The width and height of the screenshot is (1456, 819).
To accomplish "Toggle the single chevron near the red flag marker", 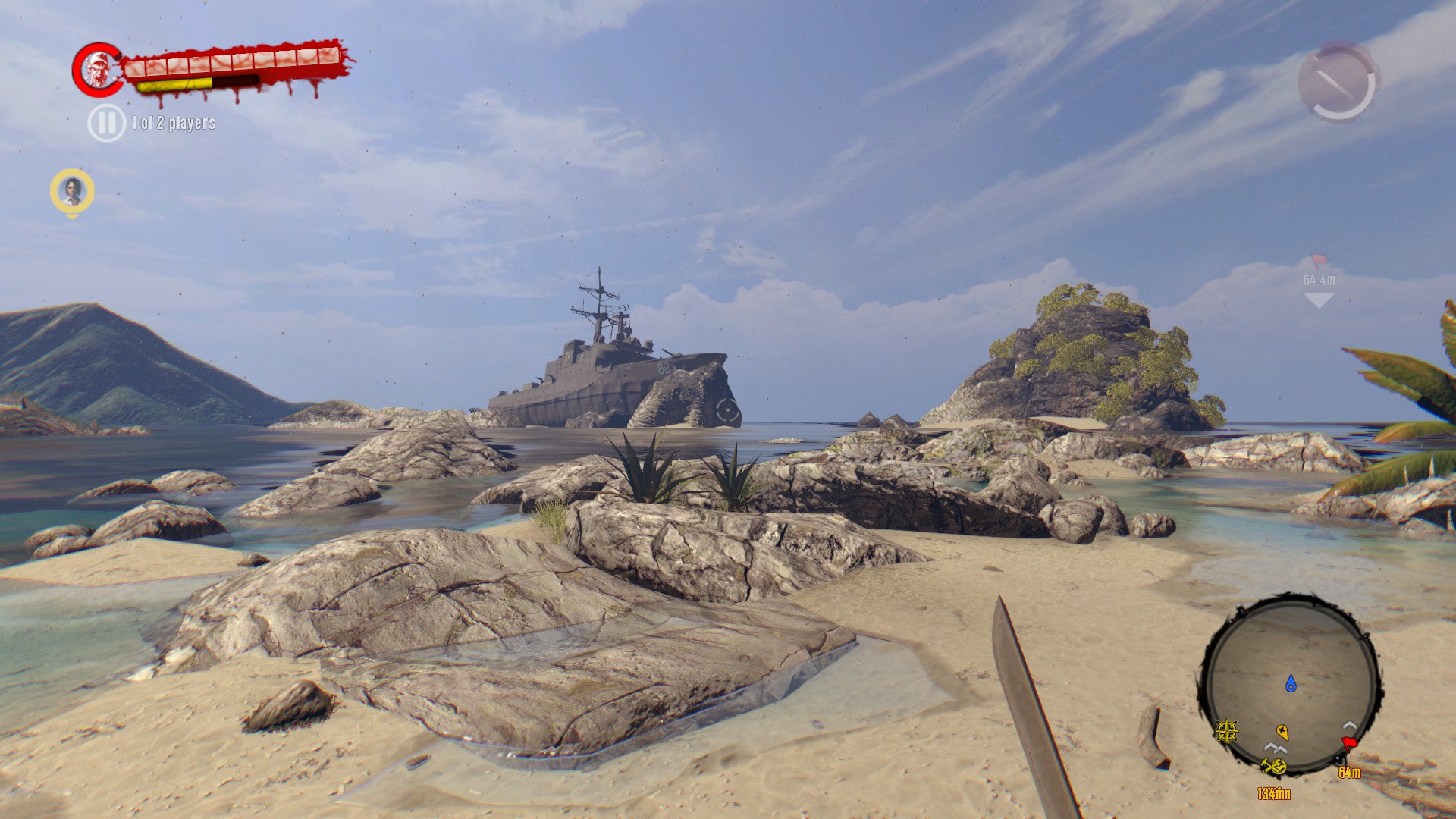I will coord(1349,726).
